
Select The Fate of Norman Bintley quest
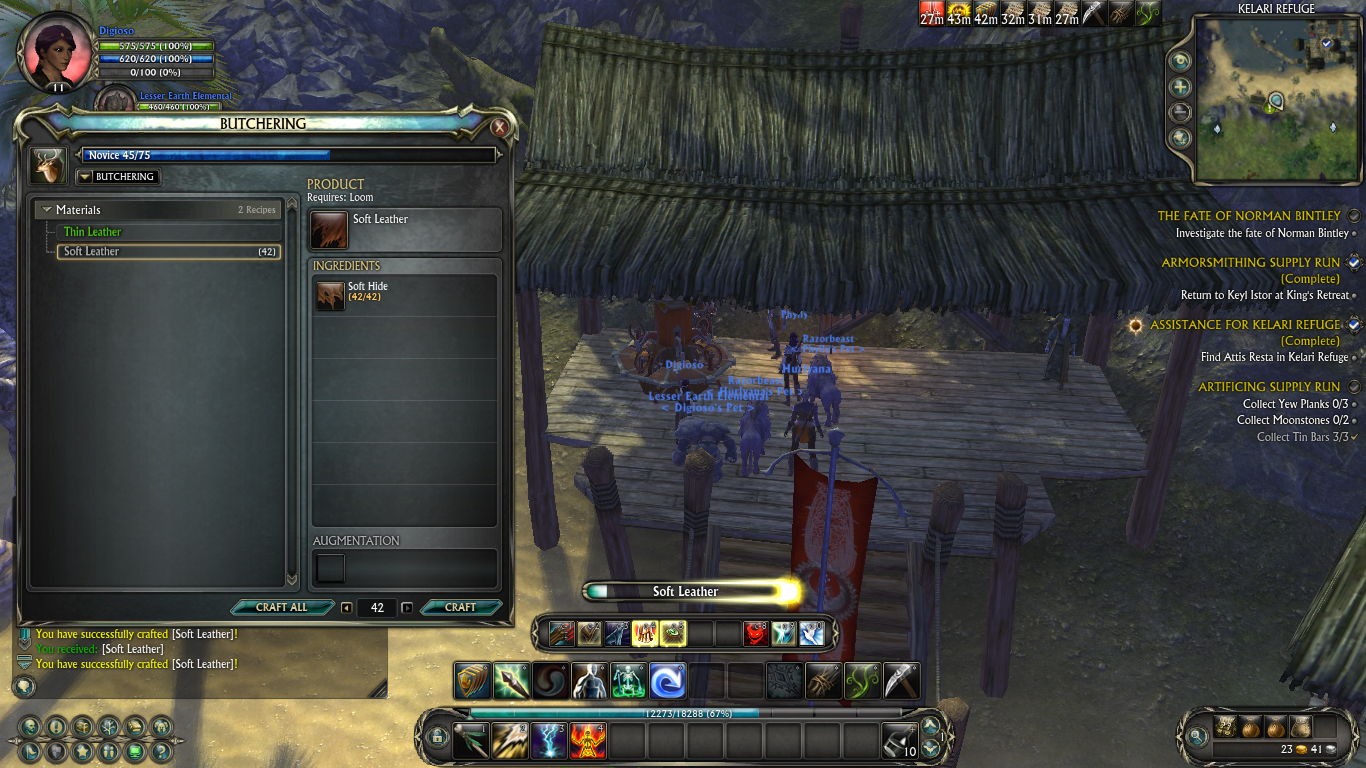tap(1249, 216)
